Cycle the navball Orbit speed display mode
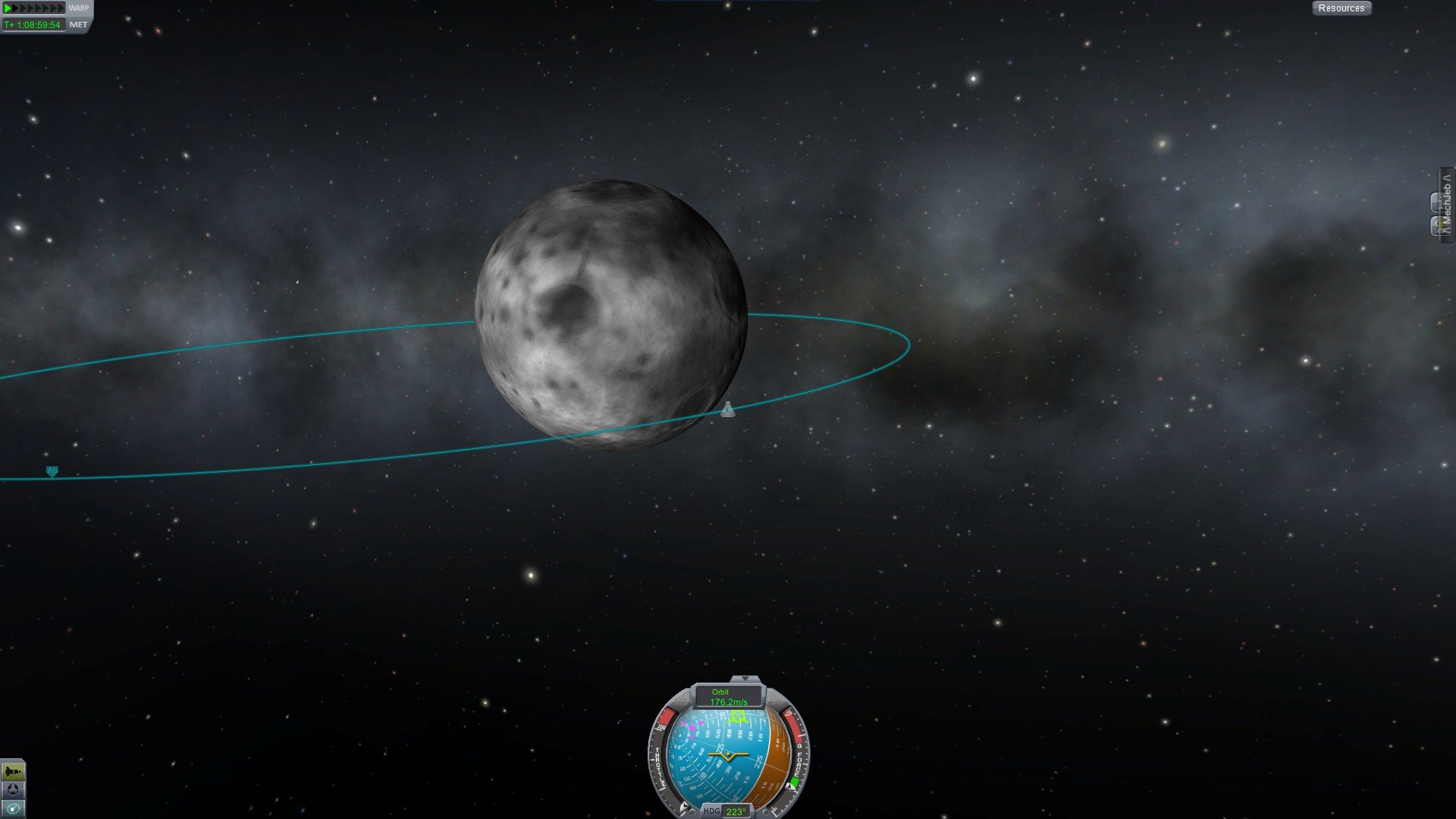The width and height of the screenshot is (1456, 819). (728, 697)
